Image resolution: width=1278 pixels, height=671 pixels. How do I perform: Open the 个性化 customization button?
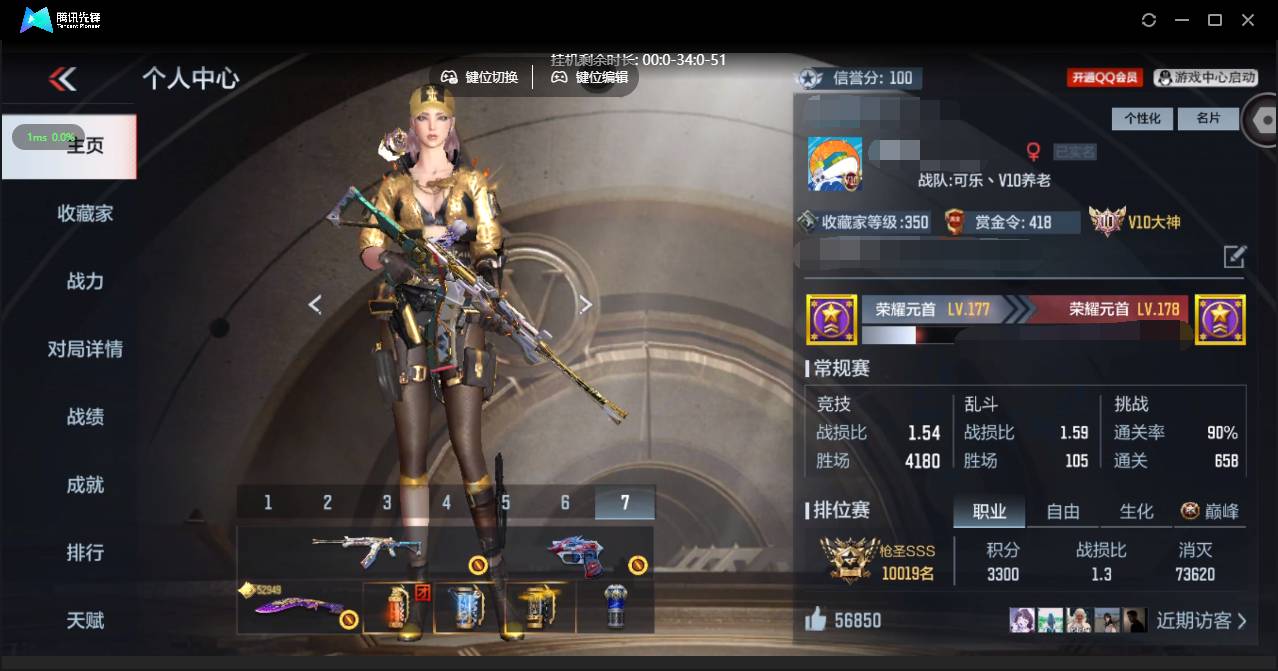click(x=1142, y=118)
